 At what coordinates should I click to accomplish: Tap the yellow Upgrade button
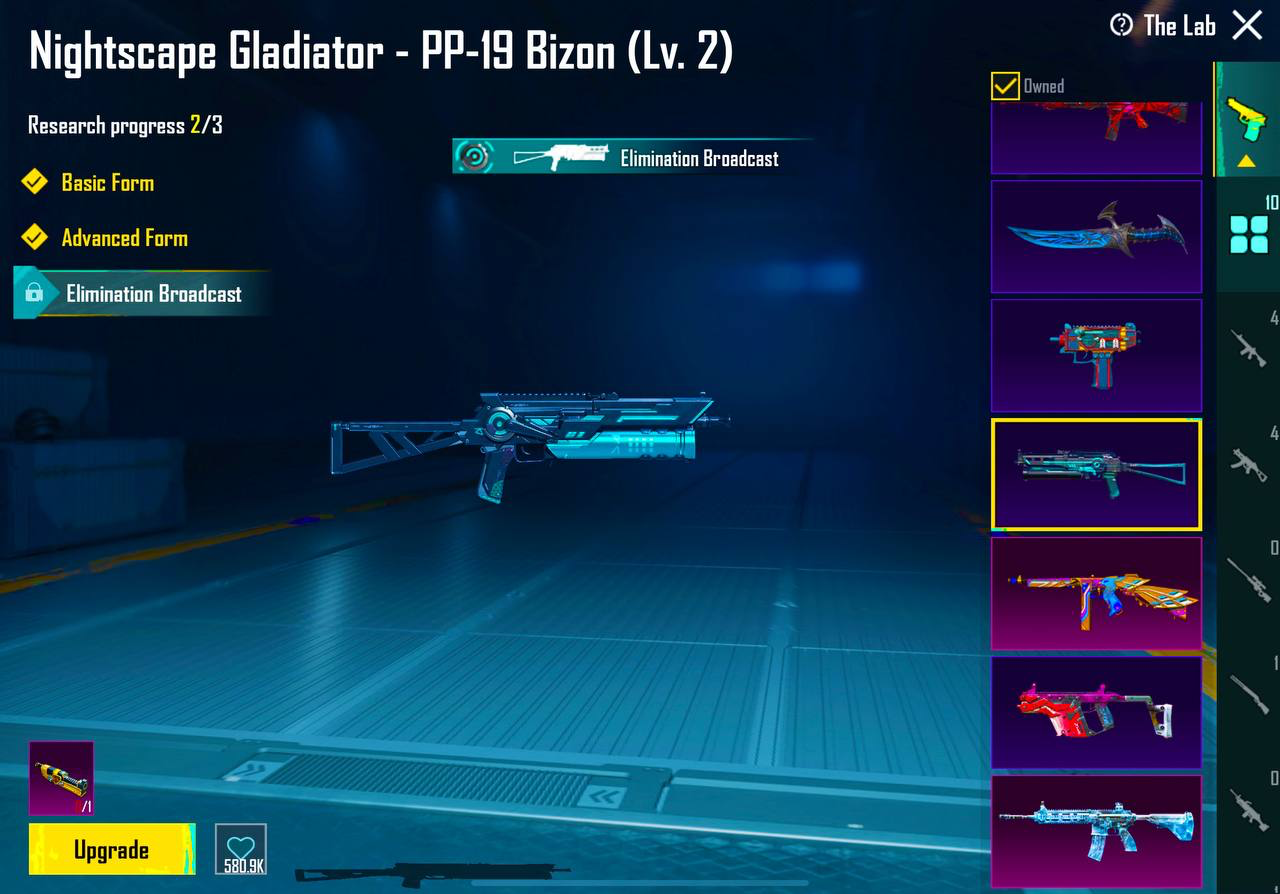tap(112, 849)
